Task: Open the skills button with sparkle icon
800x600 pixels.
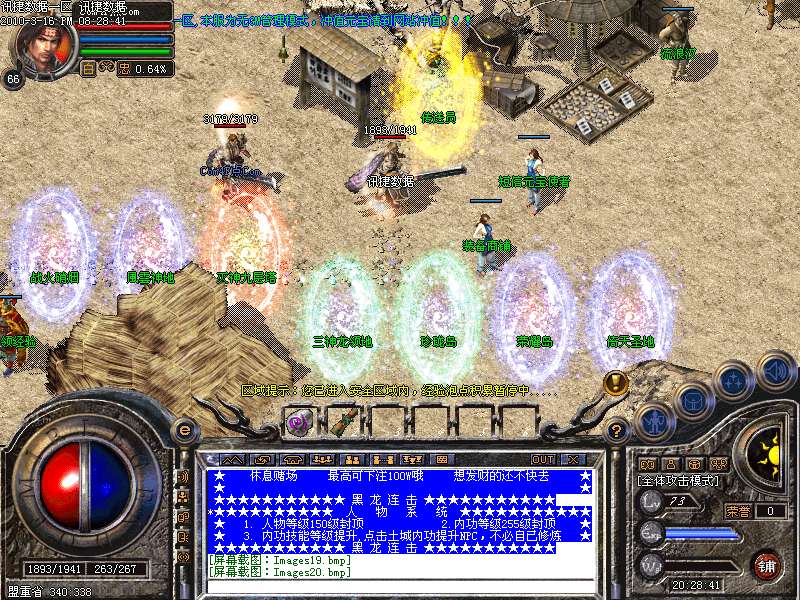Action: 734,381
